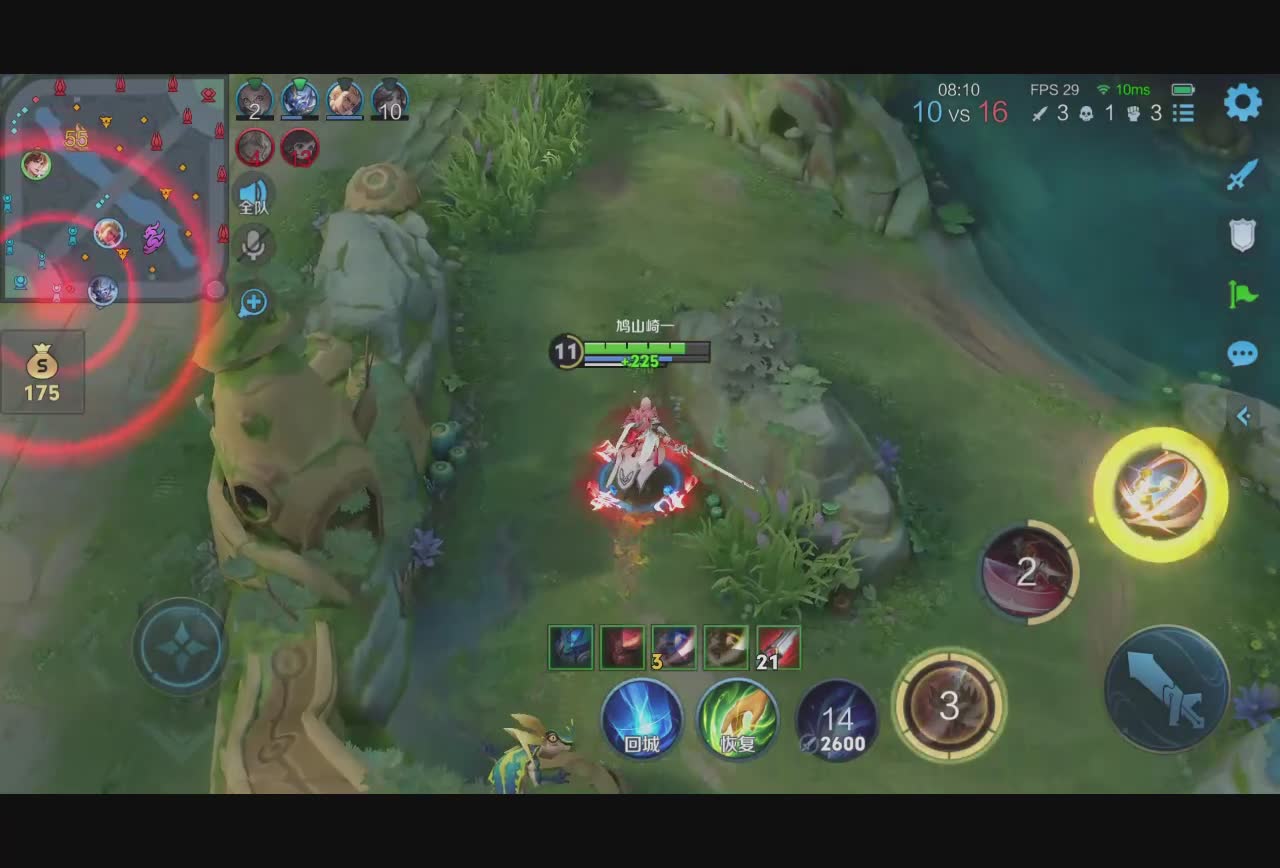Image resolution: width=1280 pixels, height=868 pixels.
Task: Send the green flag gather signal
Action: [1242, 294]
